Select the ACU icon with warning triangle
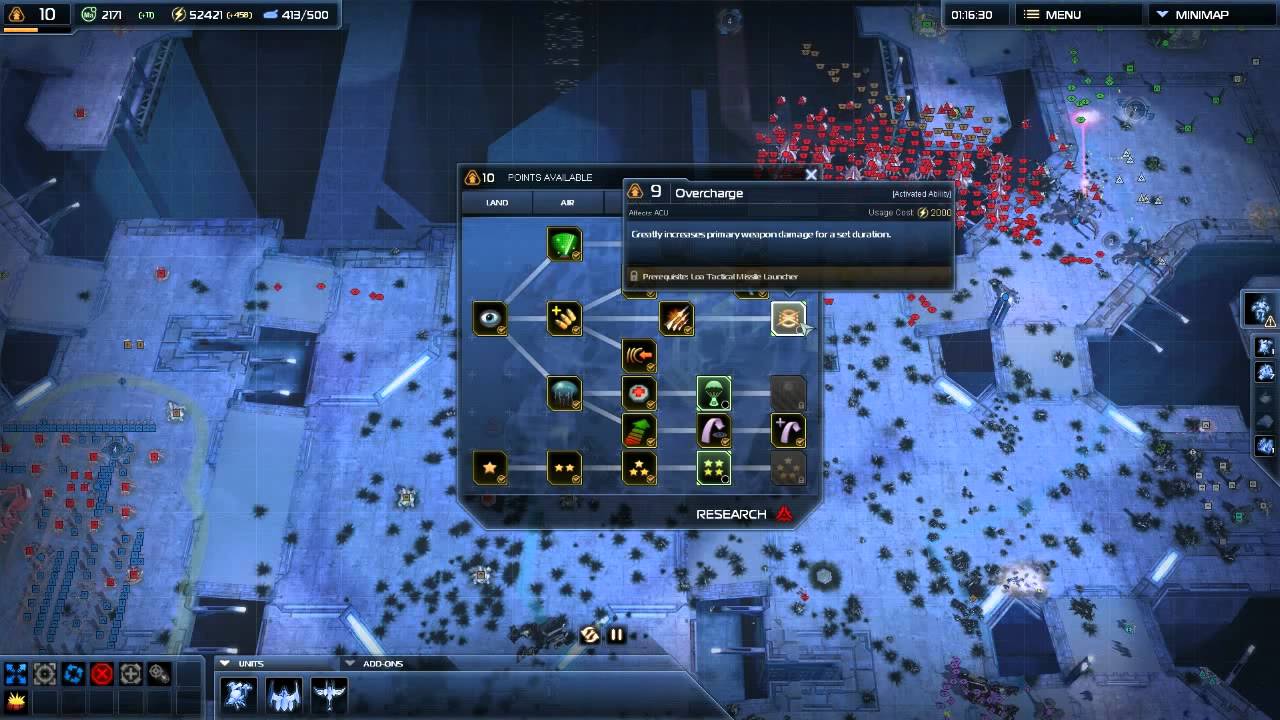Image resolution: width=1280 pixels, height=720 pixels. (1260, 309)
